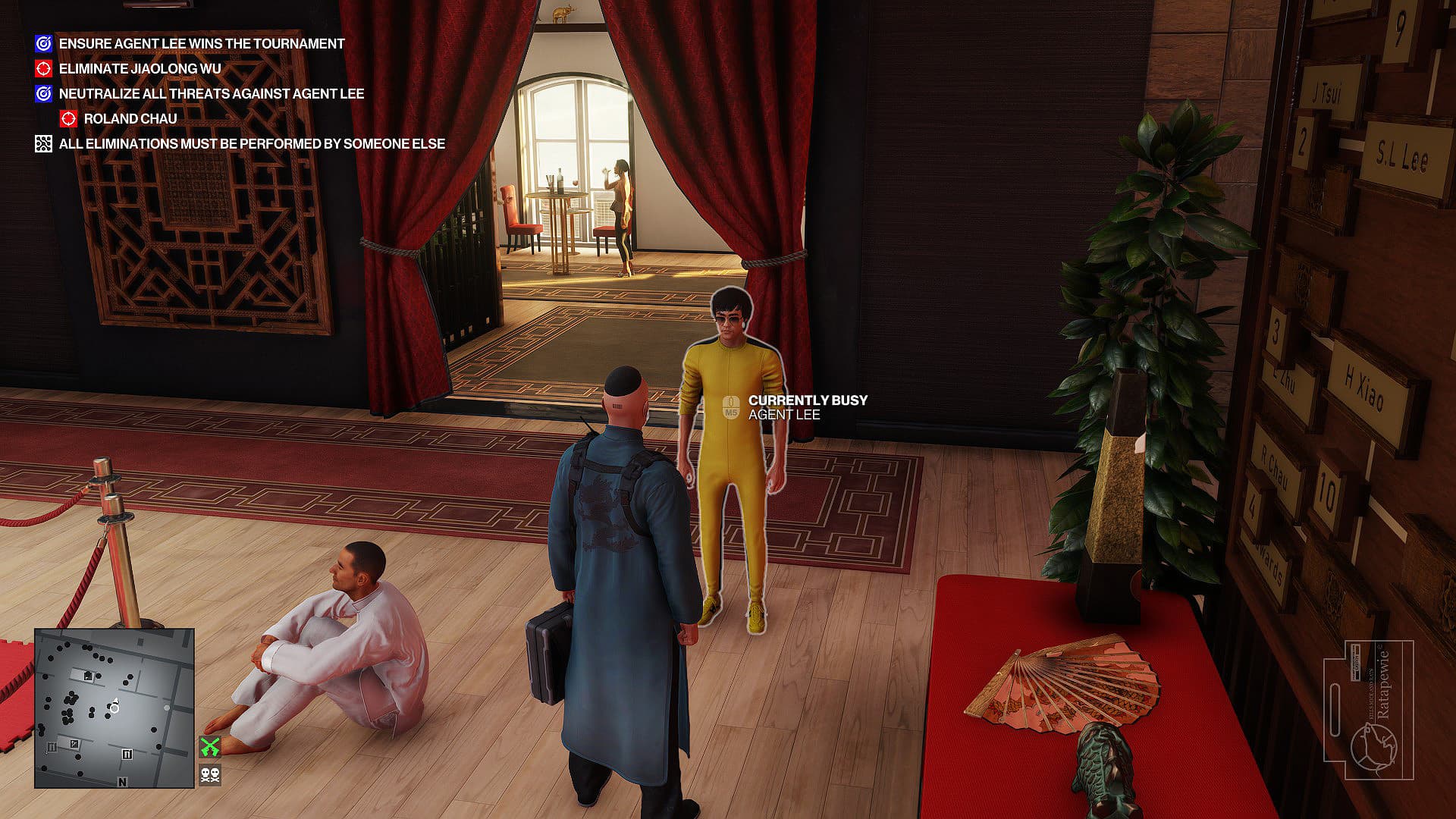Viewport: 1456px width, 819px height.
Task: Select the Roland Chau target entry
Action: (x=130, y=119)
